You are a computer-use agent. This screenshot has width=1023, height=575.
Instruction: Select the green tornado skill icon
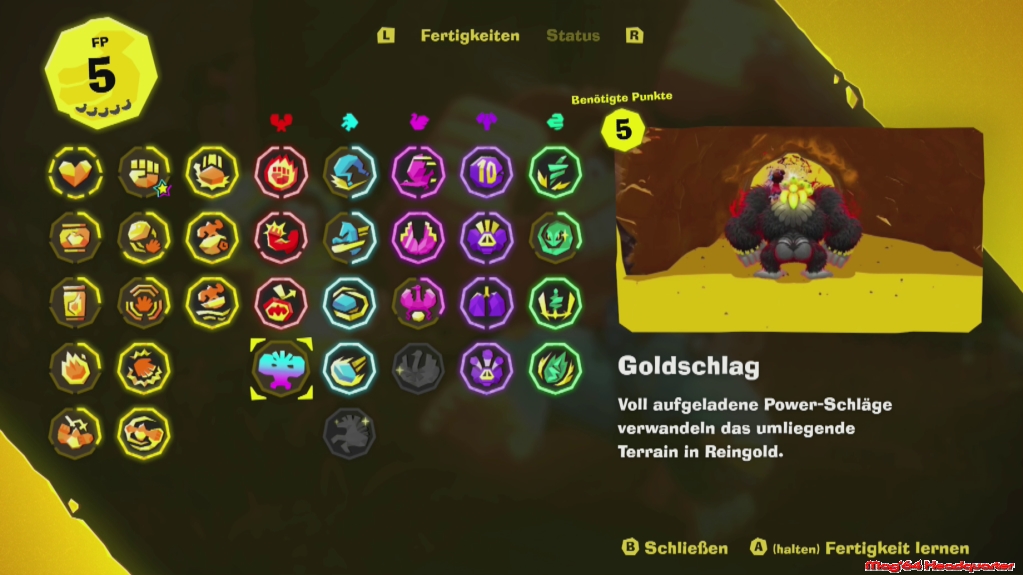pos(555,172)
